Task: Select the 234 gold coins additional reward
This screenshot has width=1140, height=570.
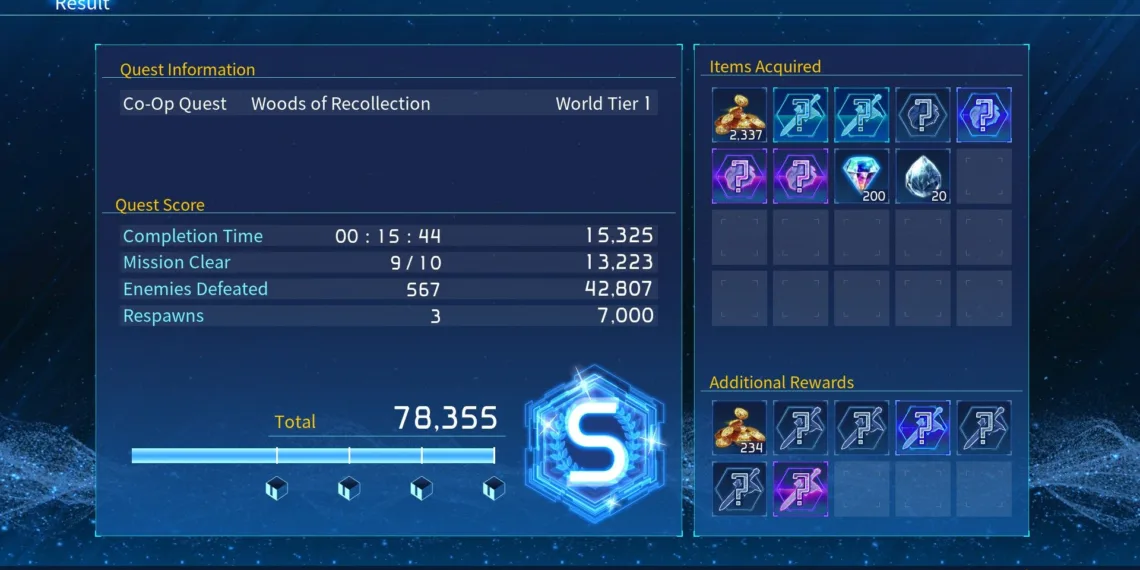Action: [x=739, y=428]
